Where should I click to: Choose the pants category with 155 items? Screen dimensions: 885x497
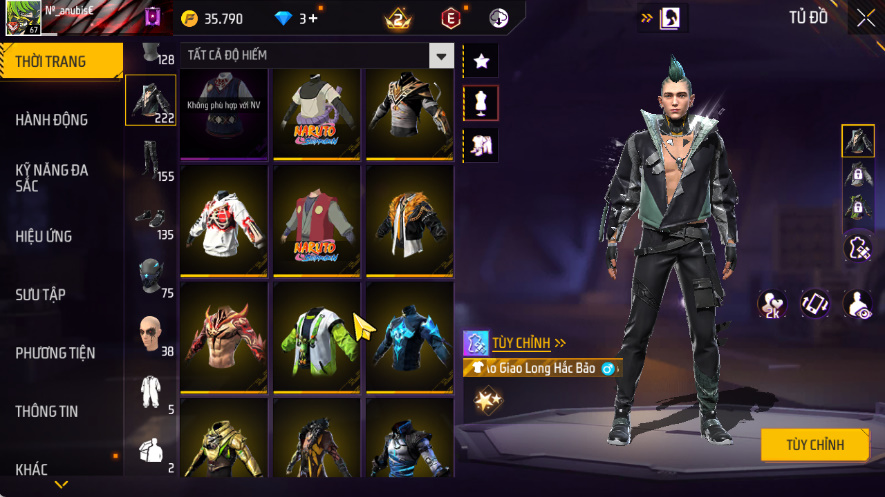pyautogui.click(x=150, y=160)
